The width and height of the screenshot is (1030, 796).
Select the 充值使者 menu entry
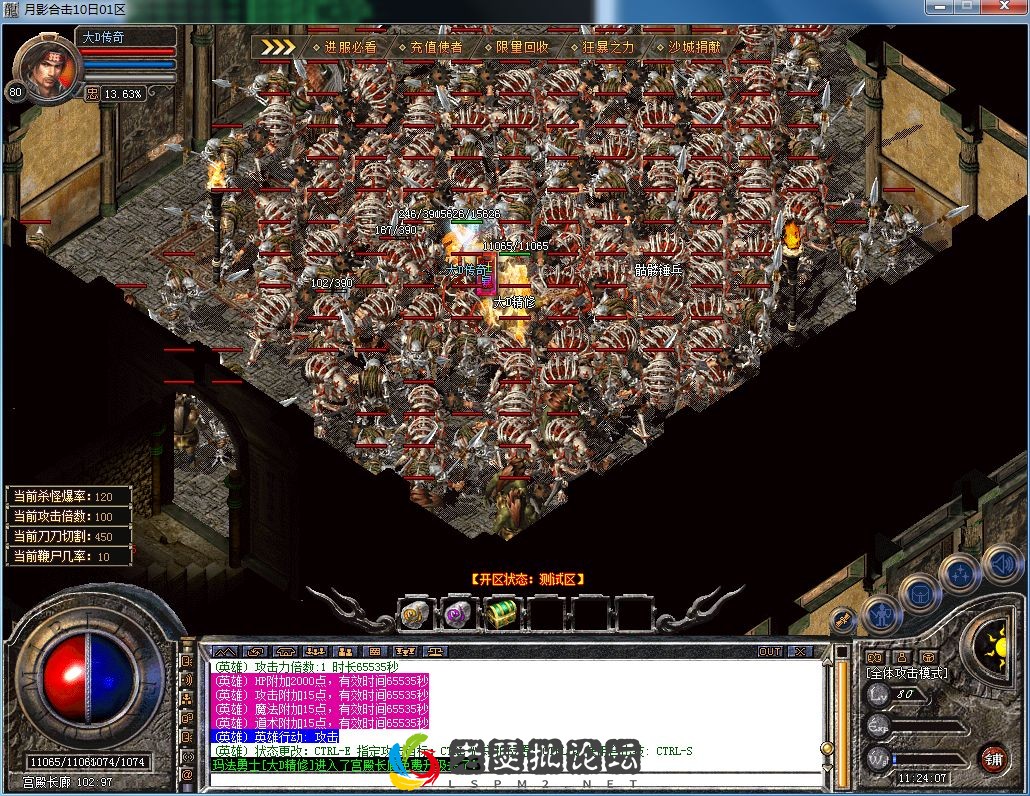[437, 47]
